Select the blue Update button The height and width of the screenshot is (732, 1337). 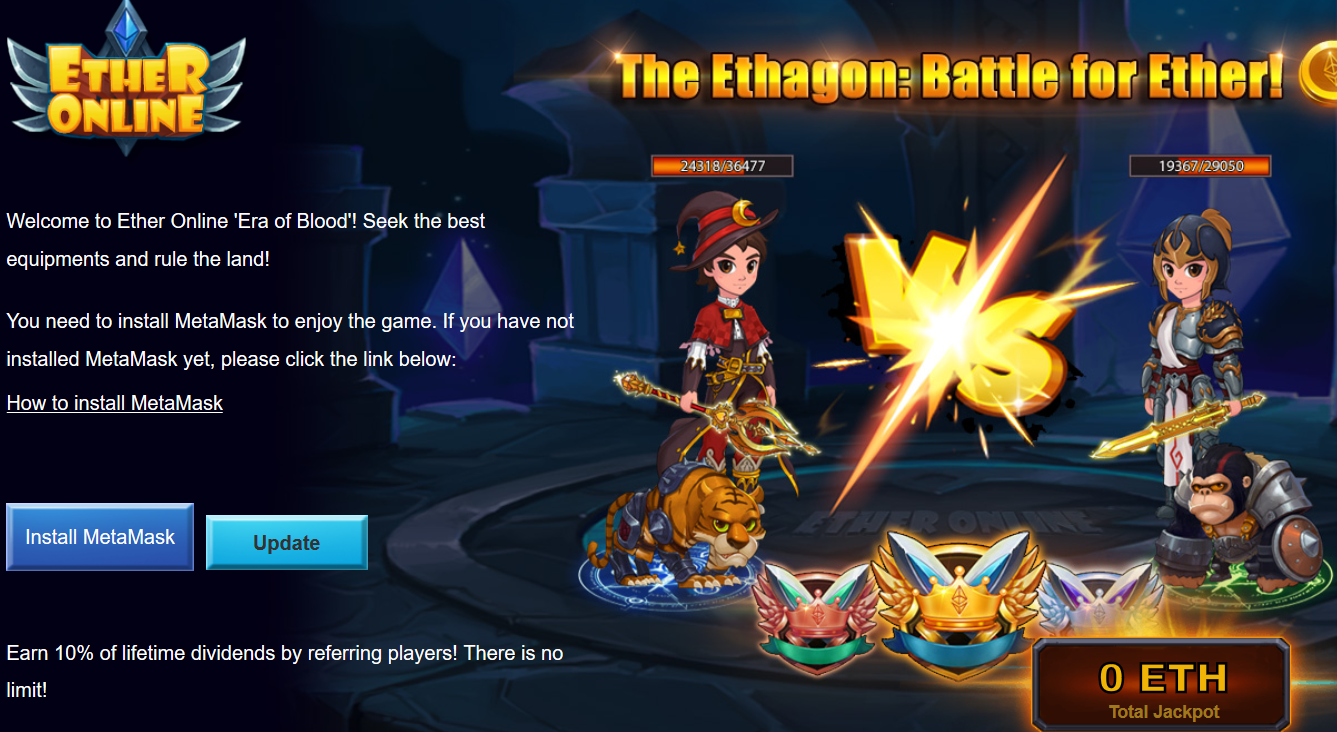[x=286, y=543]
